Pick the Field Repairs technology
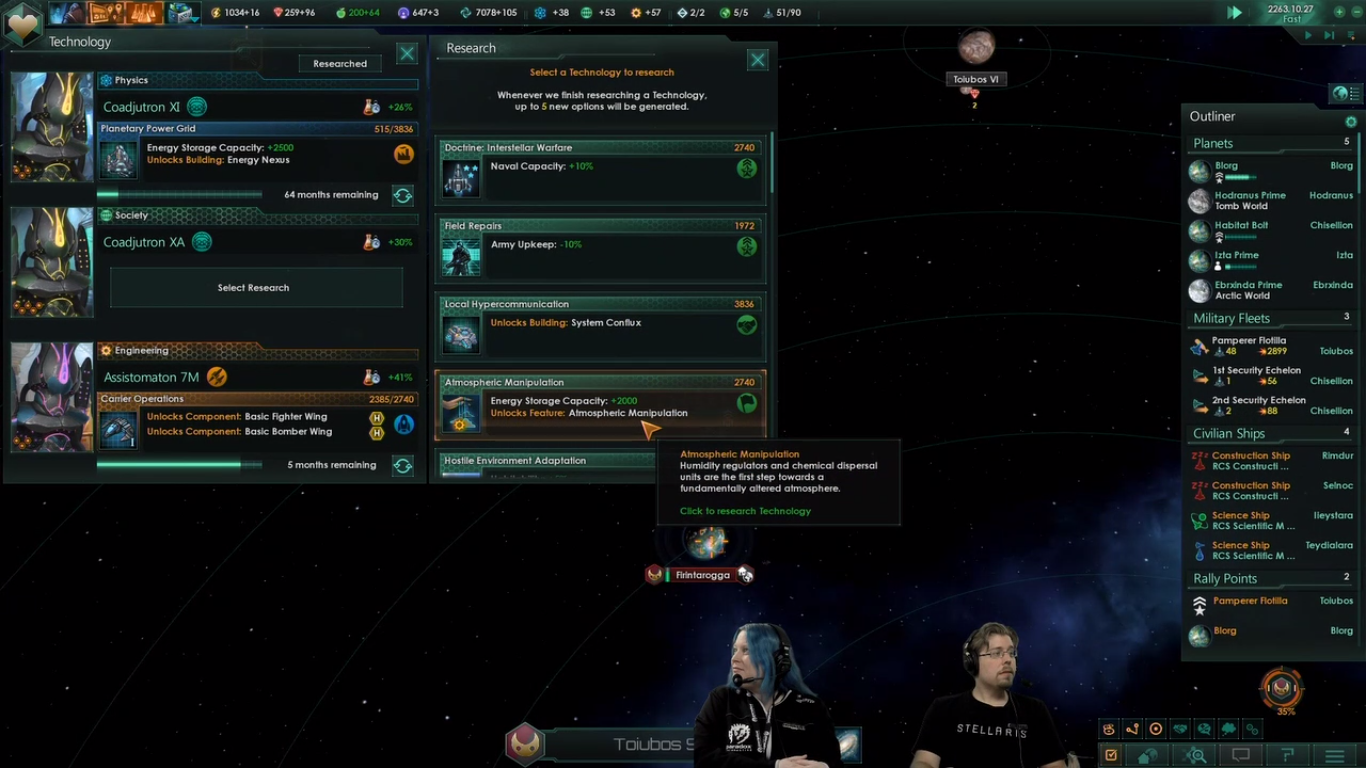 602,247
